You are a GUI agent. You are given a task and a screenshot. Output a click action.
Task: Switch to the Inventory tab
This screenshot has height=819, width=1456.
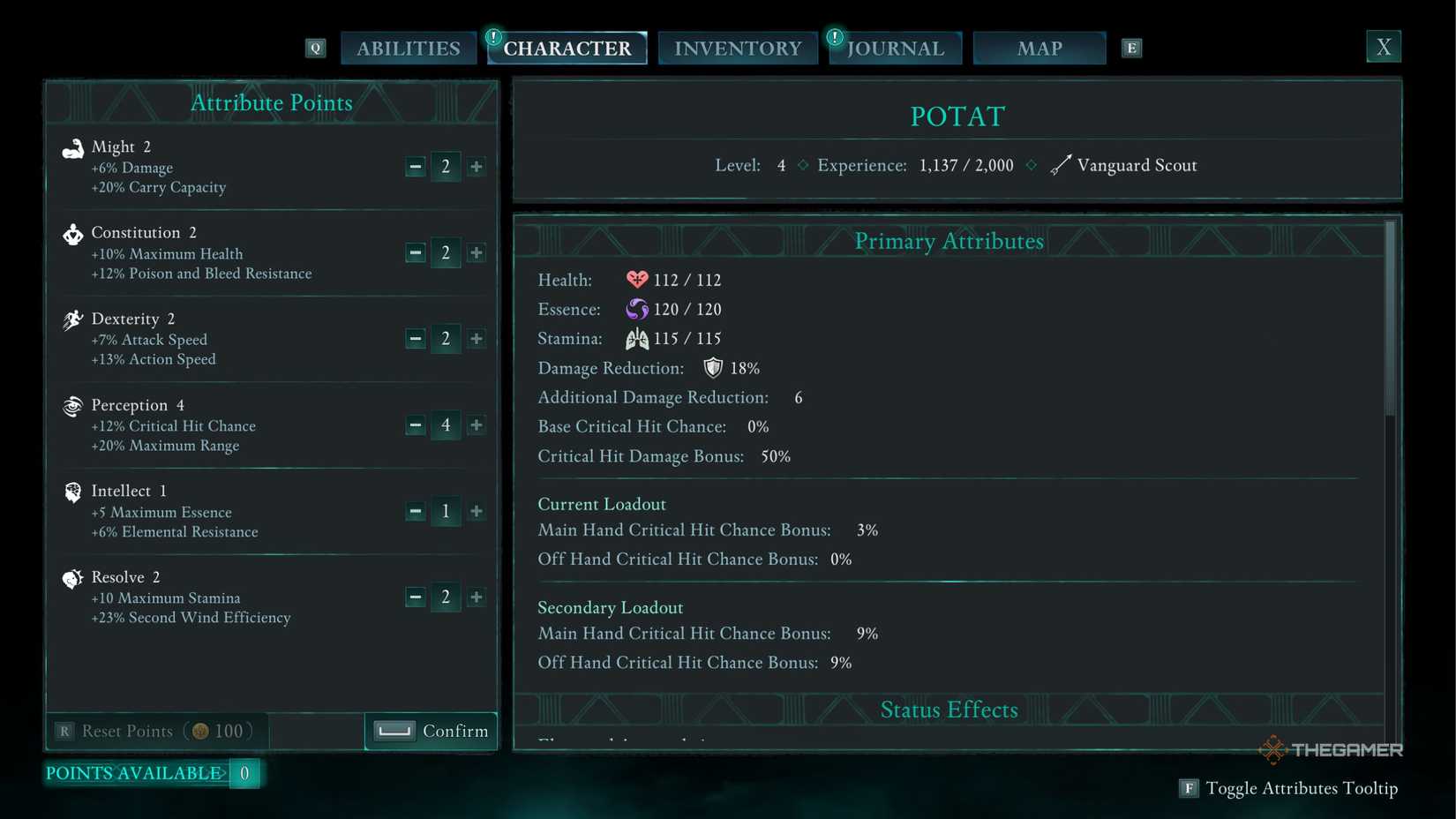[738, 48]
